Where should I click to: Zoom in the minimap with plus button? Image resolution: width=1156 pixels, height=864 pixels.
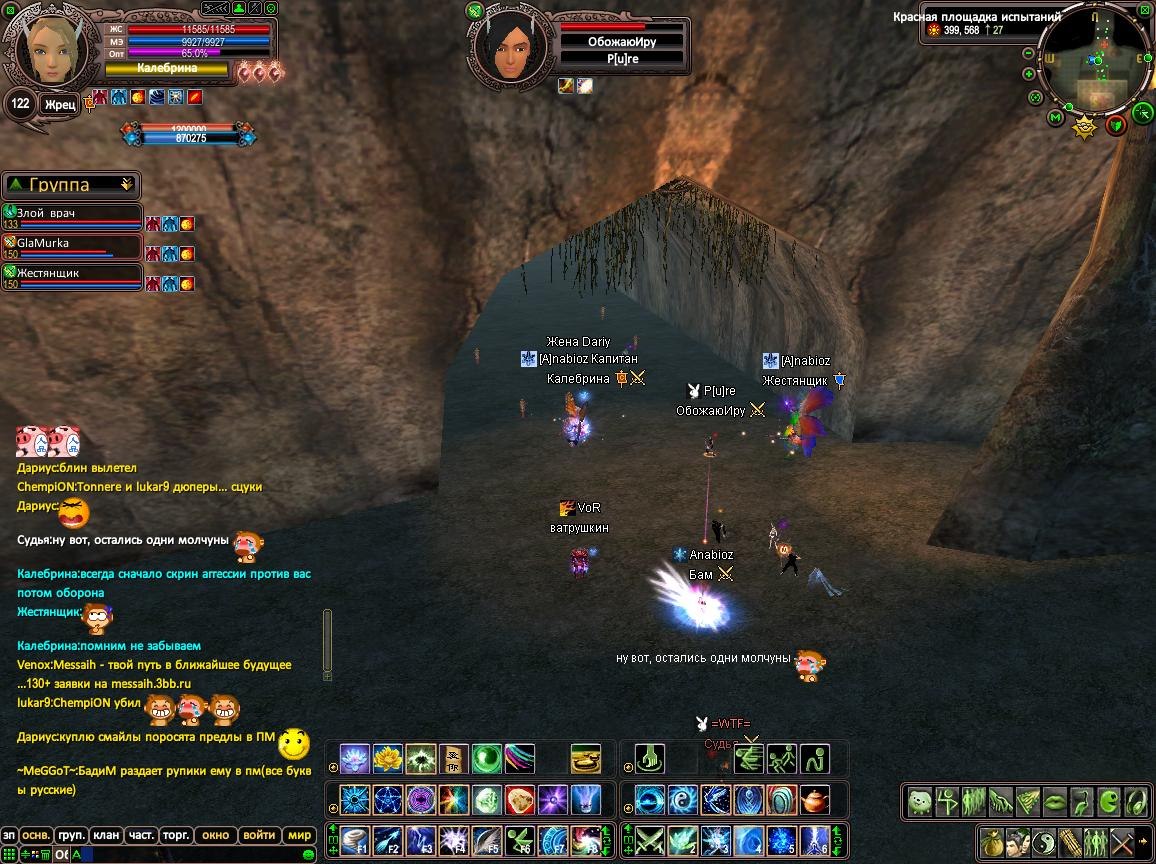pos(1029,74)
